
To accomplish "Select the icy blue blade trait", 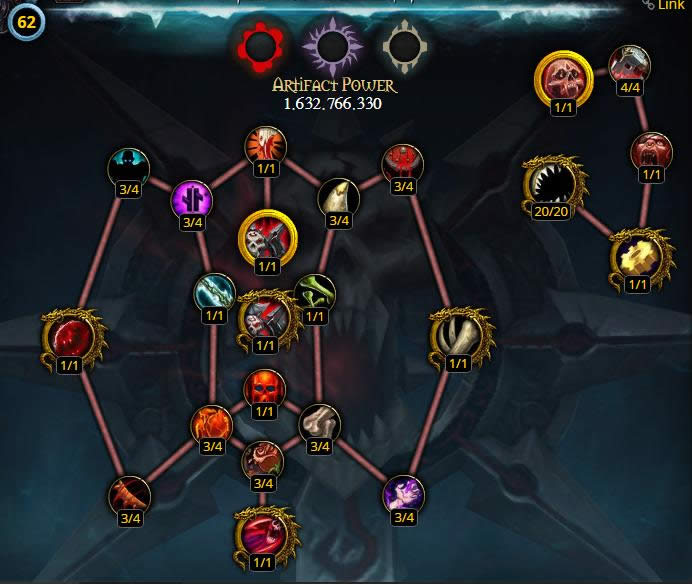I will tap(215, 294).
